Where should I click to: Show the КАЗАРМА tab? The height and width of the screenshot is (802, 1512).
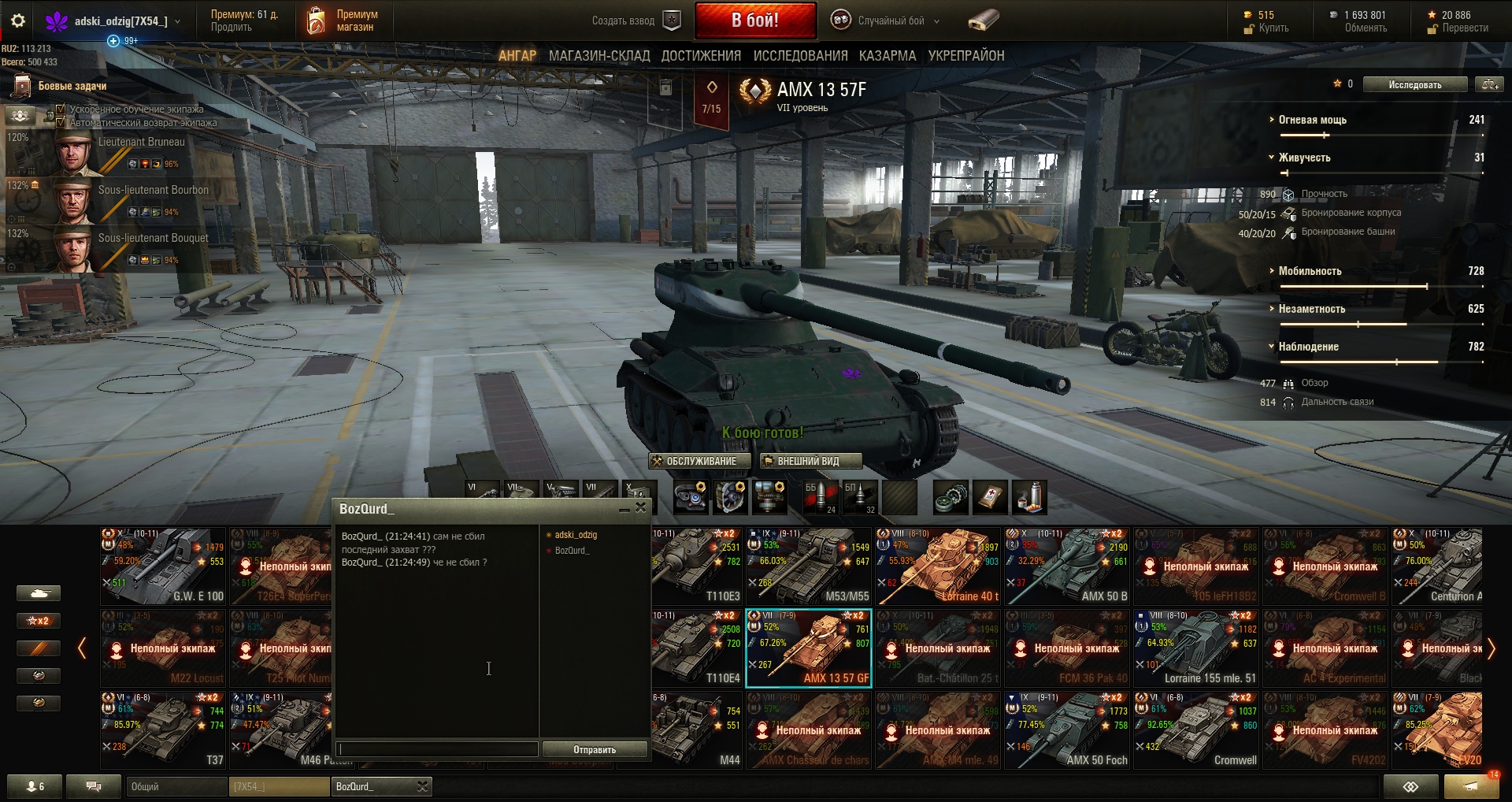click(888, 56)
